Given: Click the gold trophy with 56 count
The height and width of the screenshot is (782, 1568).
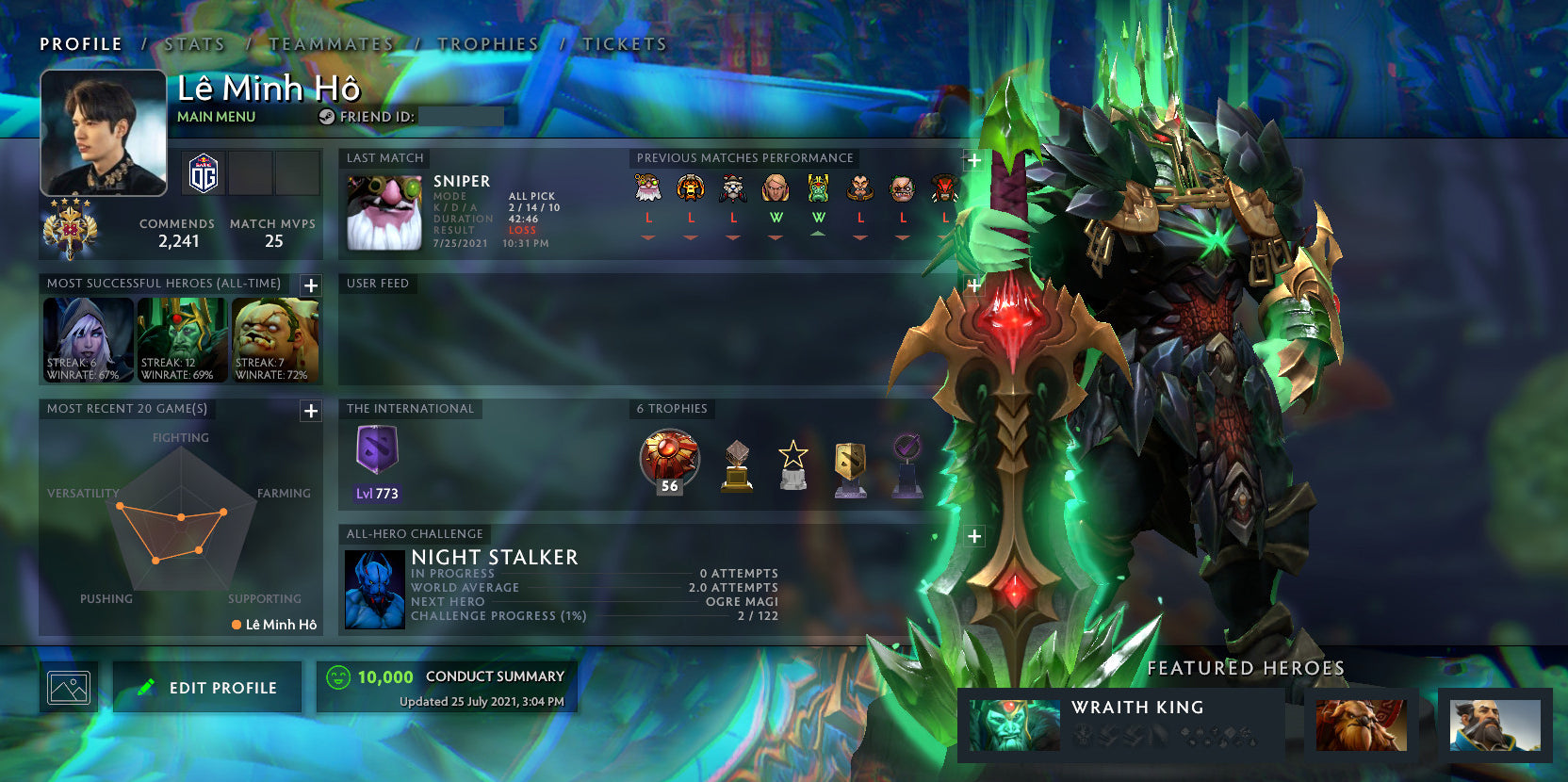Looking at the screenshot, I should tap(669, 461).
